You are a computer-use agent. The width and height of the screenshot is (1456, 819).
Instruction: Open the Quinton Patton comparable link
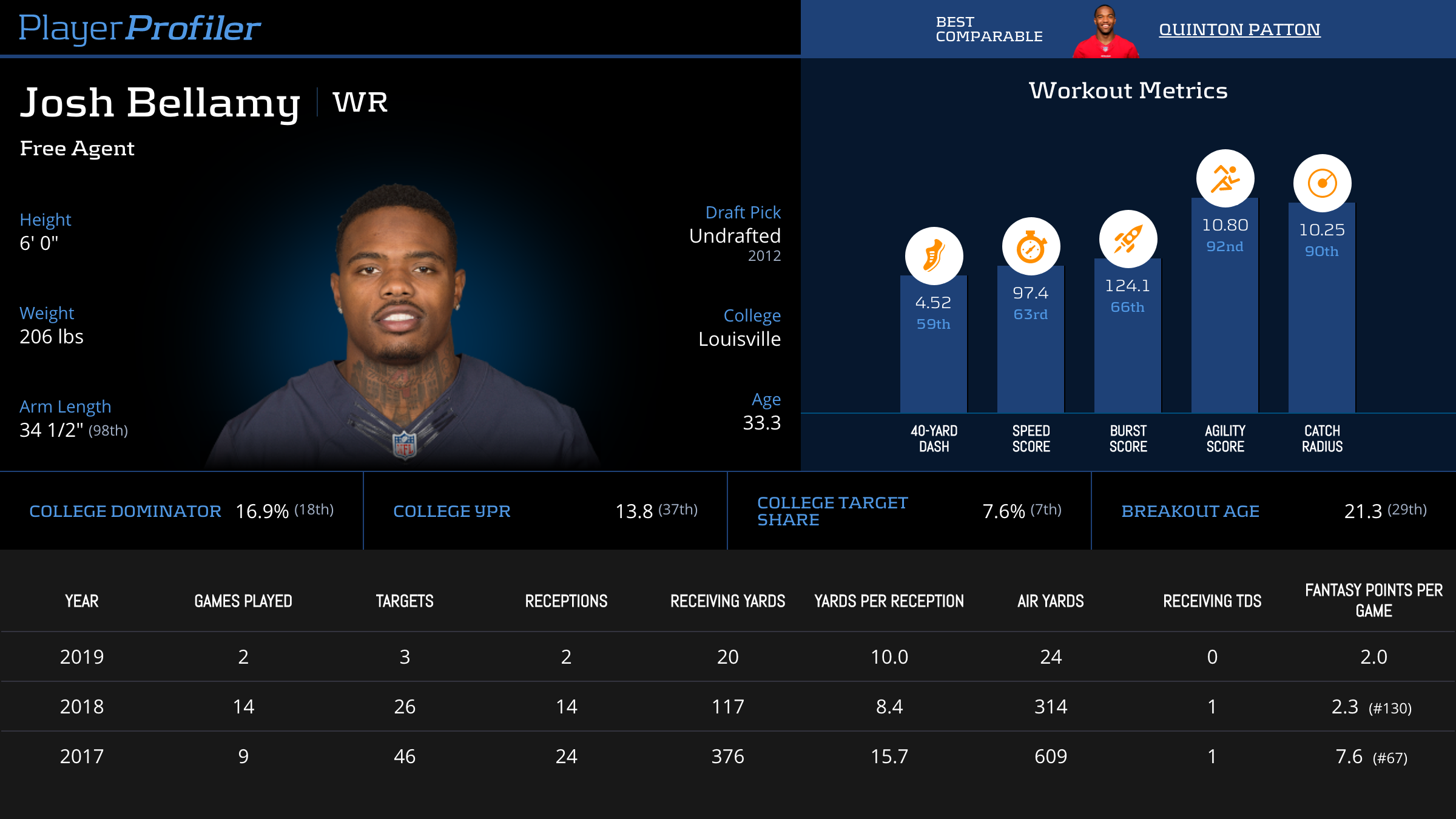1239,29
